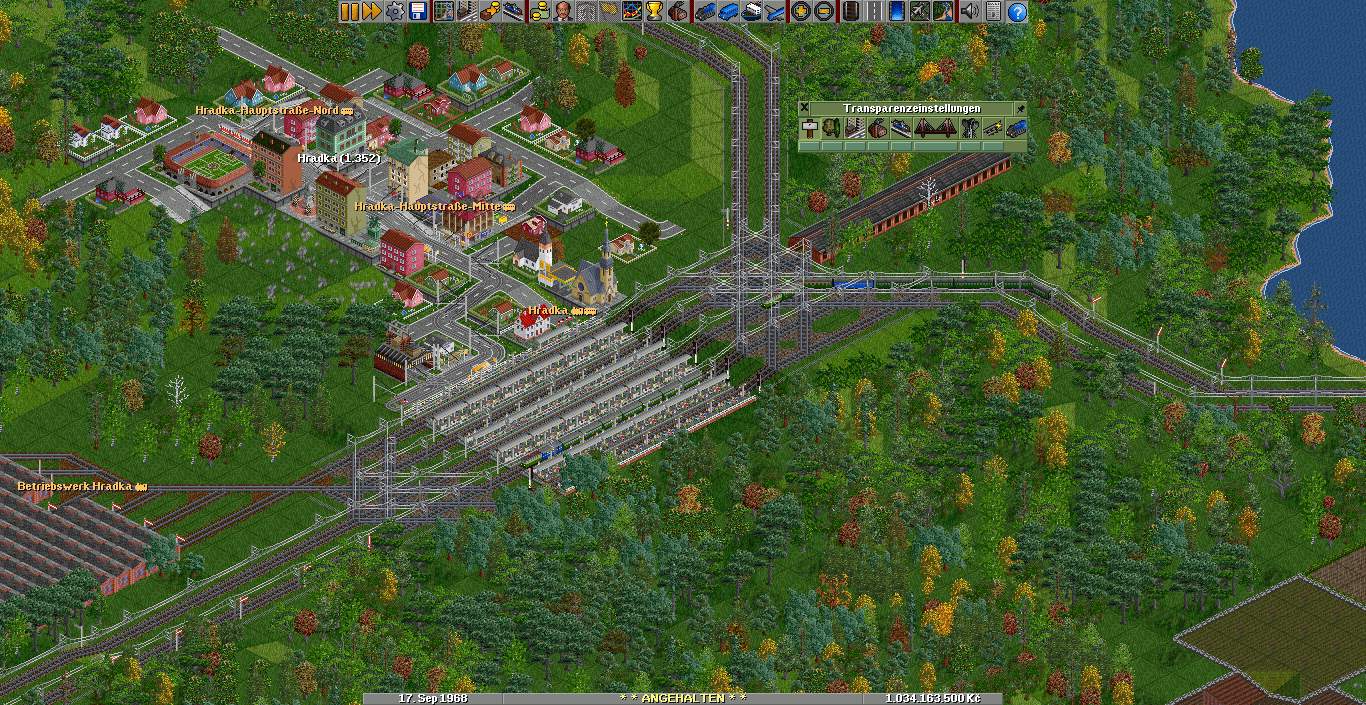Show the aircraft list
1366x705 pixels.
coord(774,11)
